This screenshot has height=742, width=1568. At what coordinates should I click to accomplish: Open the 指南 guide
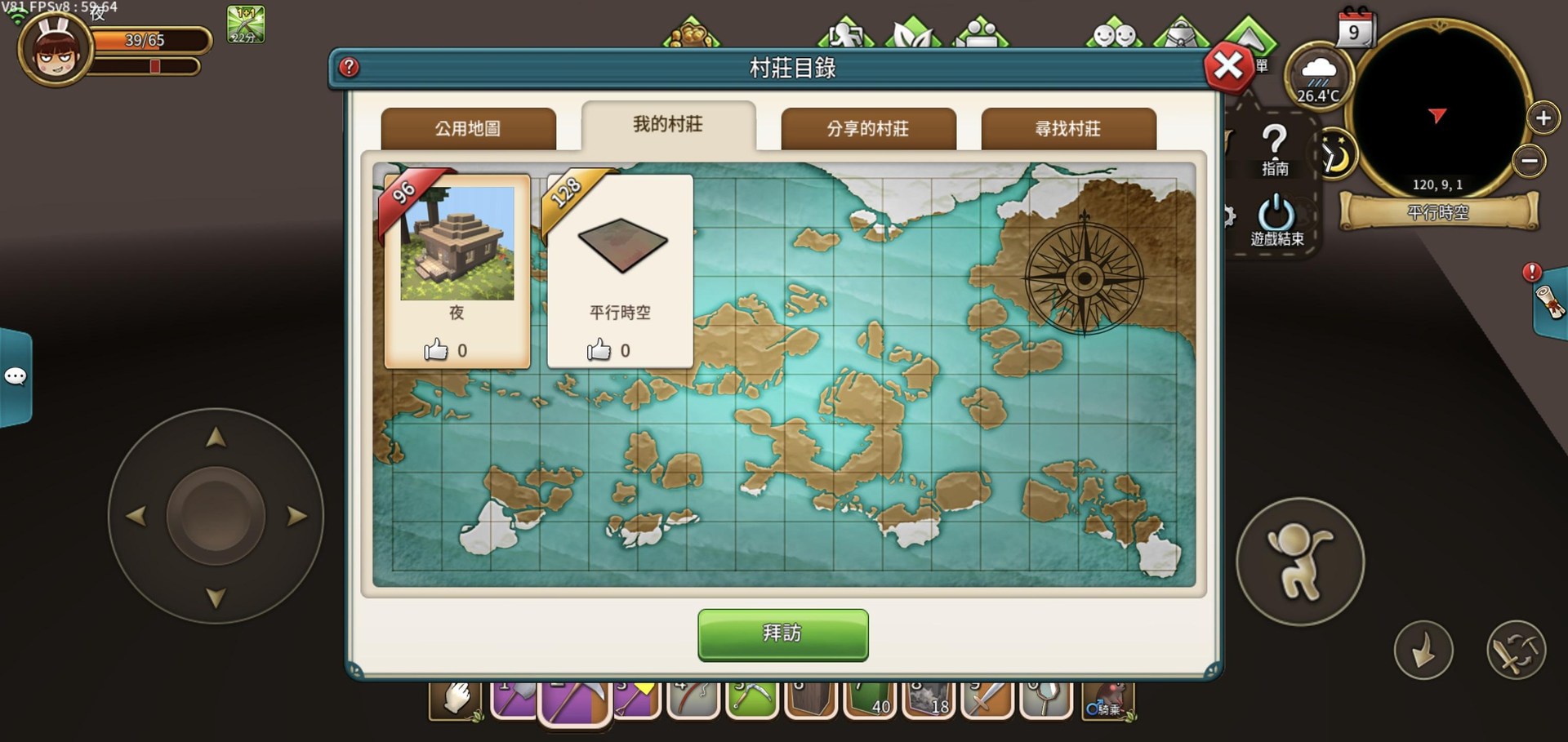[1275, 150]
